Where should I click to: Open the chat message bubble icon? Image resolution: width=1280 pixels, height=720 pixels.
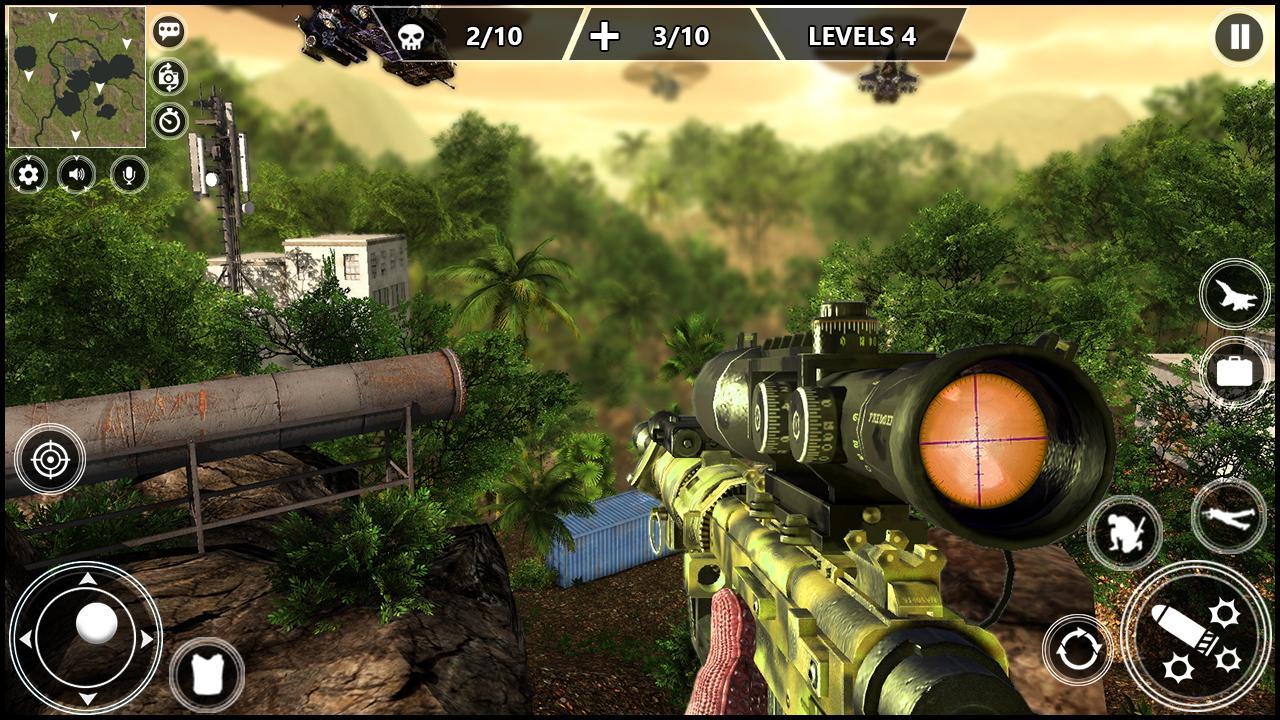(169, 30)
